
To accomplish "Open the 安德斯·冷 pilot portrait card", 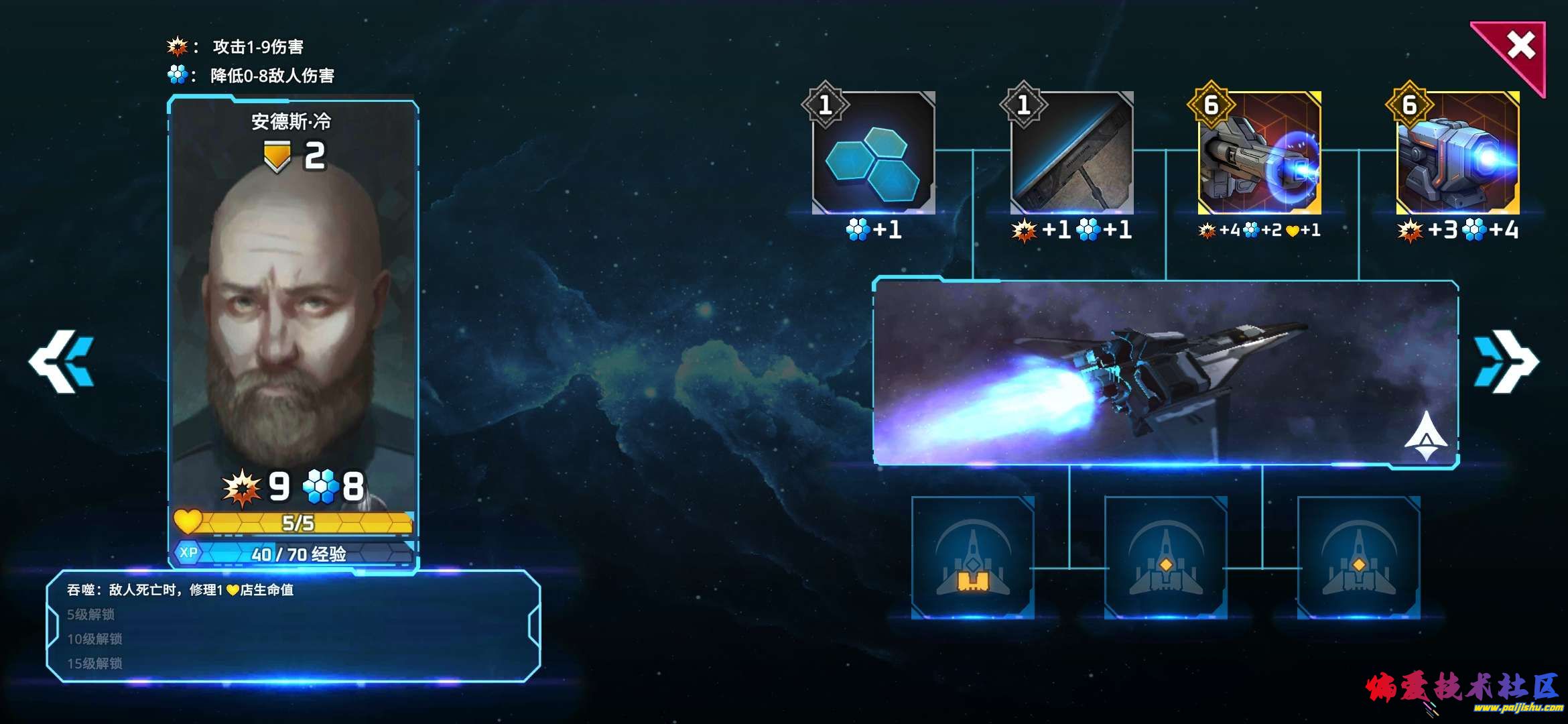I will (x=293, y=322).
